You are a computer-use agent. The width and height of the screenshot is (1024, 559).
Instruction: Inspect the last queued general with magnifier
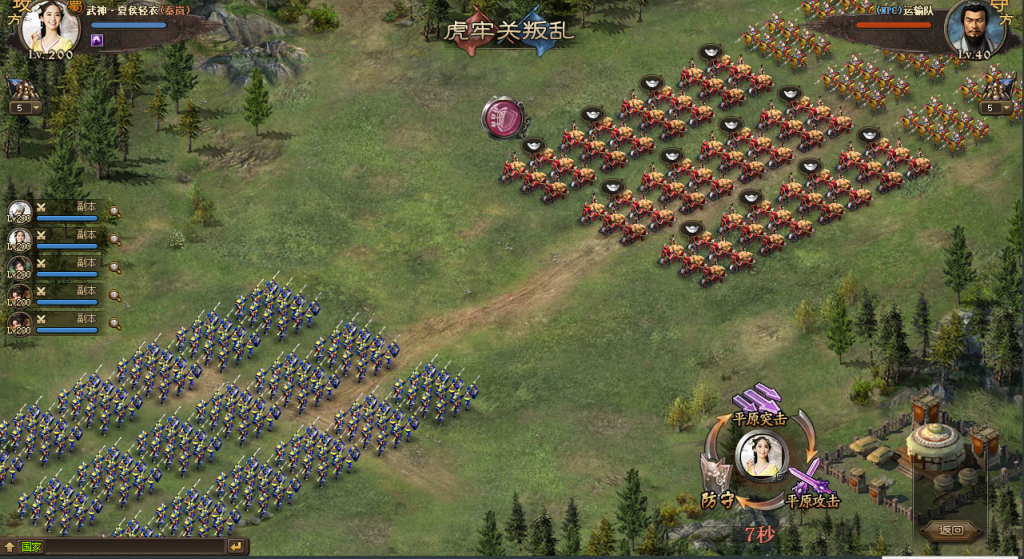(115, 323)
